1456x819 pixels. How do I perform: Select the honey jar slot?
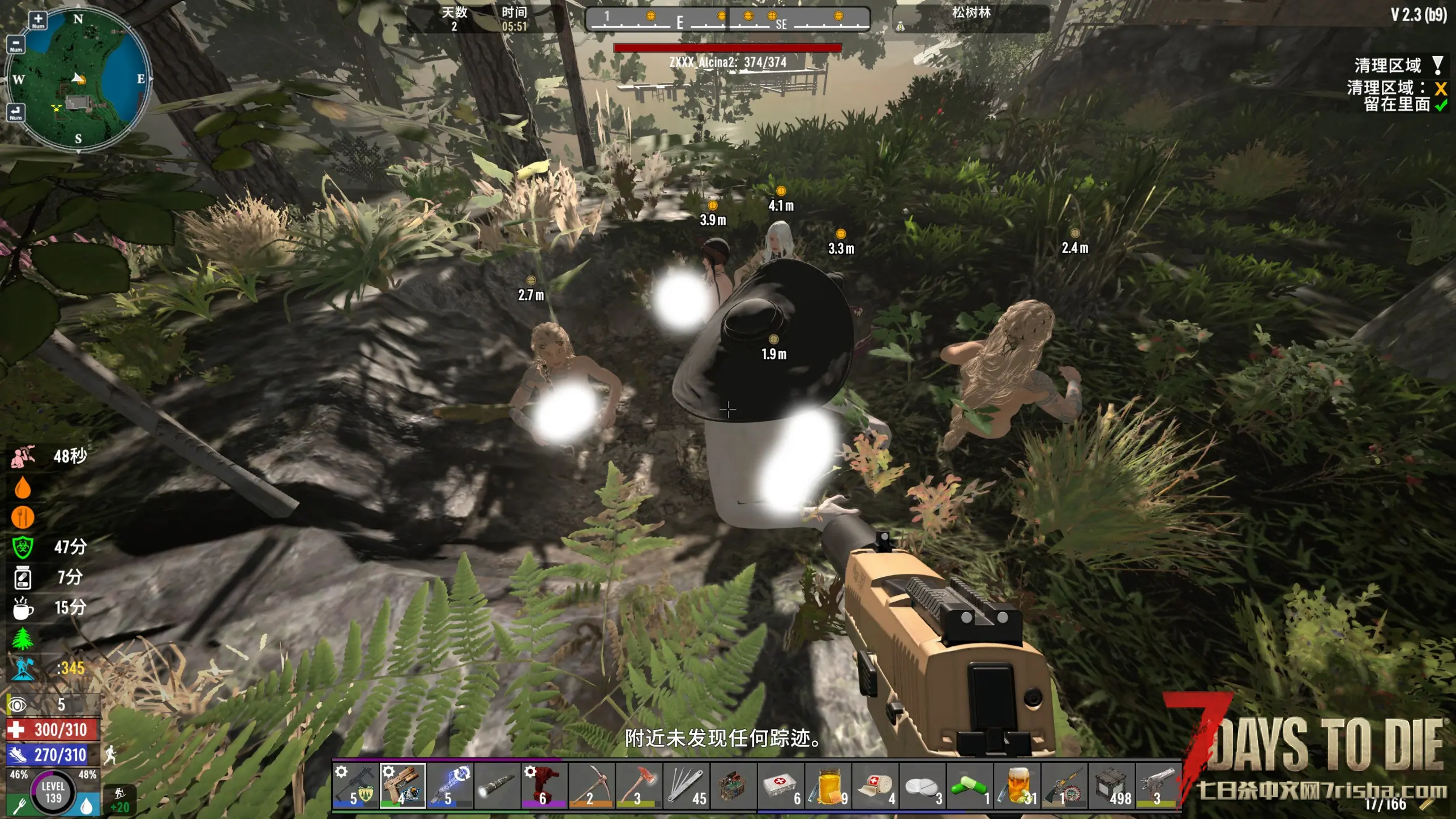click(x=828, y=786)
